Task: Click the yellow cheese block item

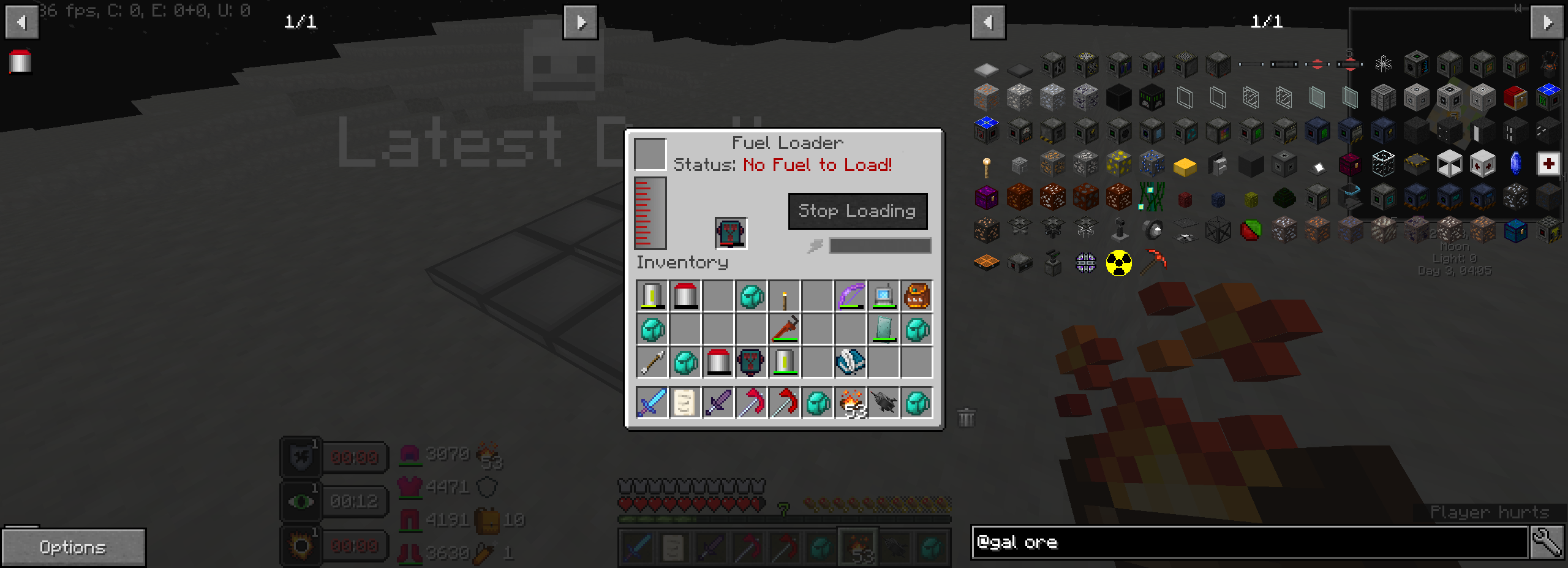Action: point(1183,165)
